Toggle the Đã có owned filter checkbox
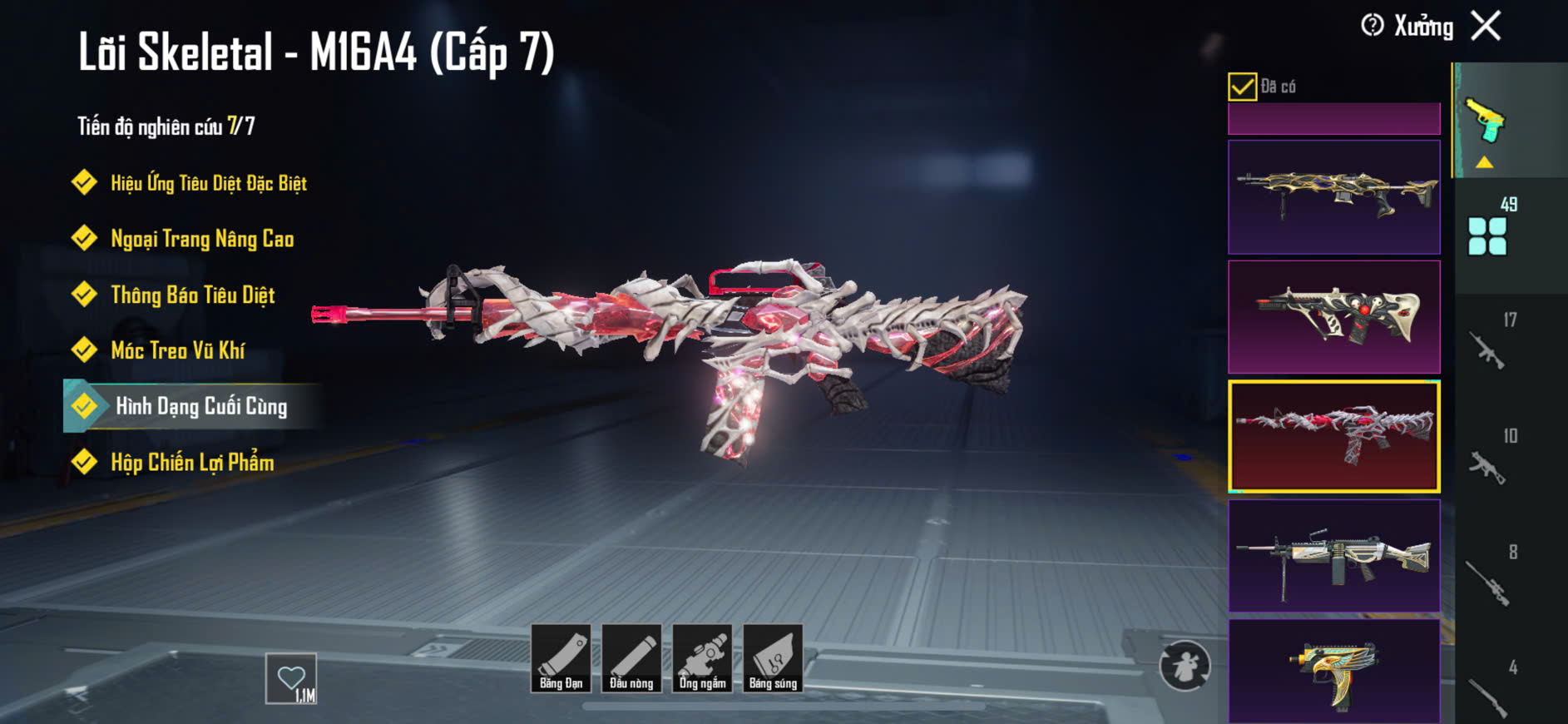The width and height of the screenshot is (1568, 724). (x=1242, y=87)
